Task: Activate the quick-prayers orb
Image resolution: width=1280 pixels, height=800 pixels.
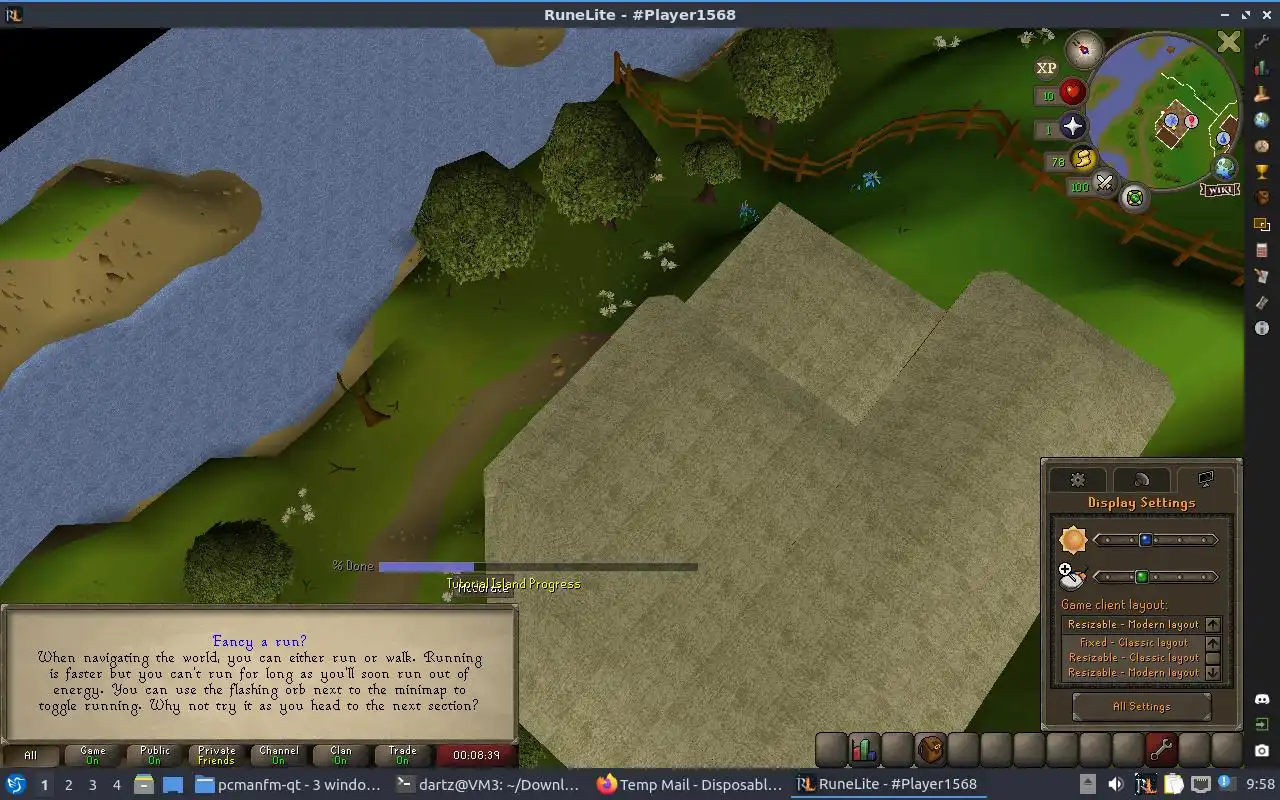Action: click(x=1072, y=126)
